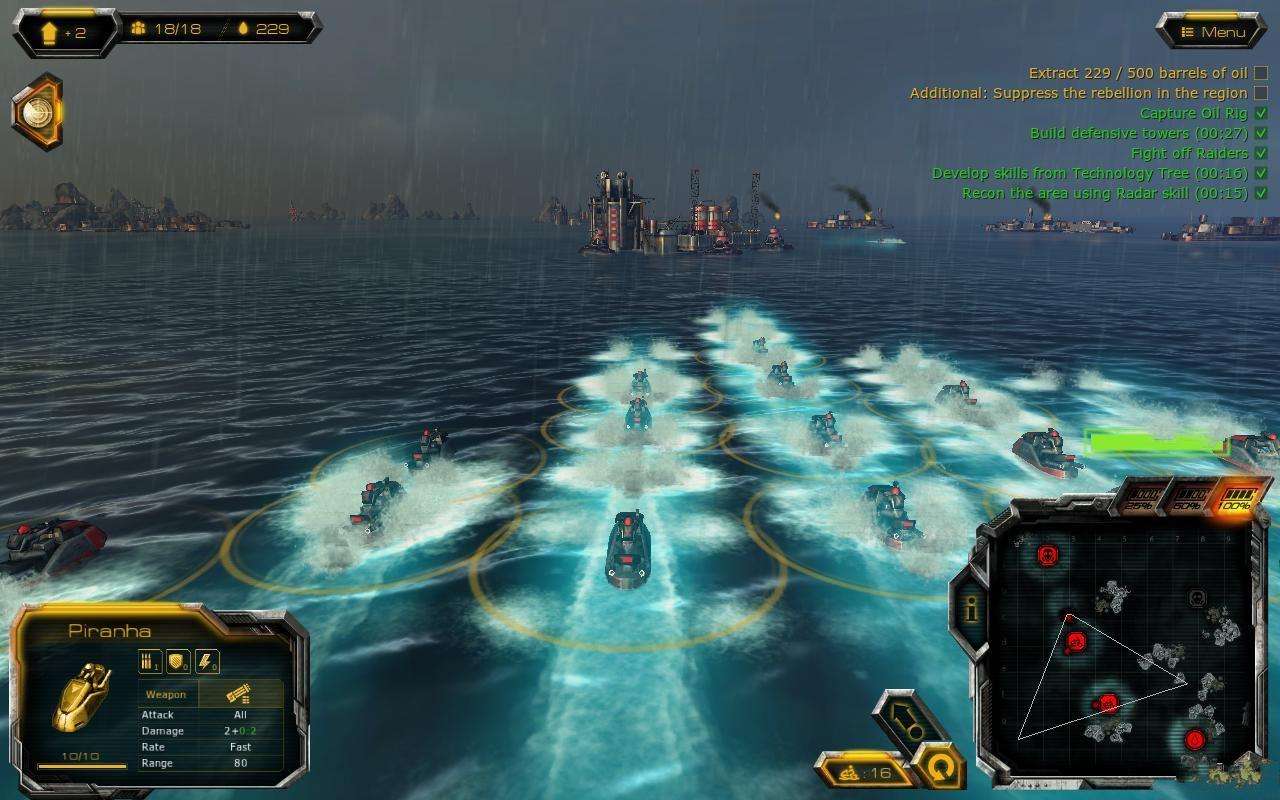Click the Suppress the rebellion objective

(x=1078, y=93)
